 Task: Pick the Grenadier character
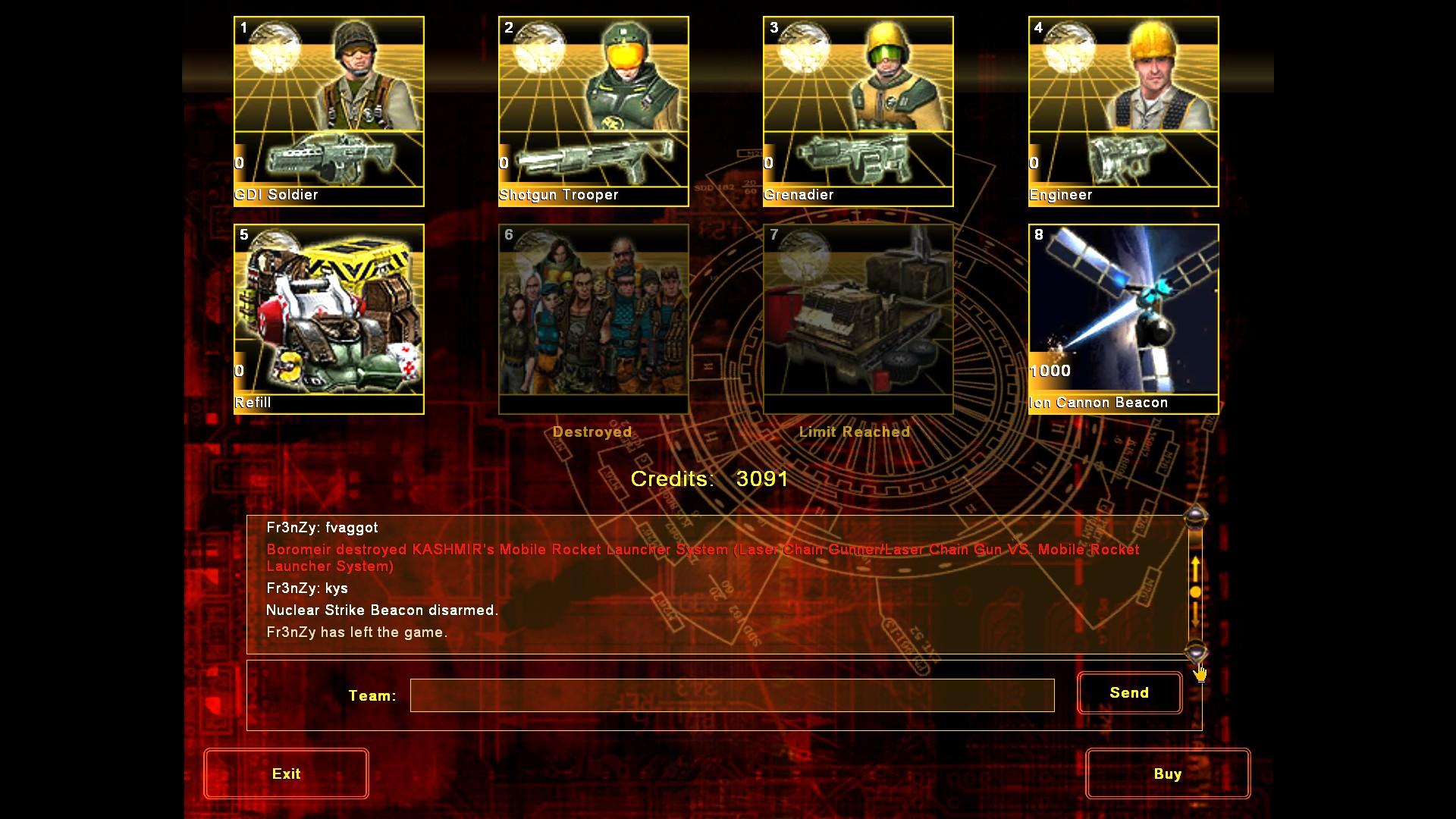point(858,111)
